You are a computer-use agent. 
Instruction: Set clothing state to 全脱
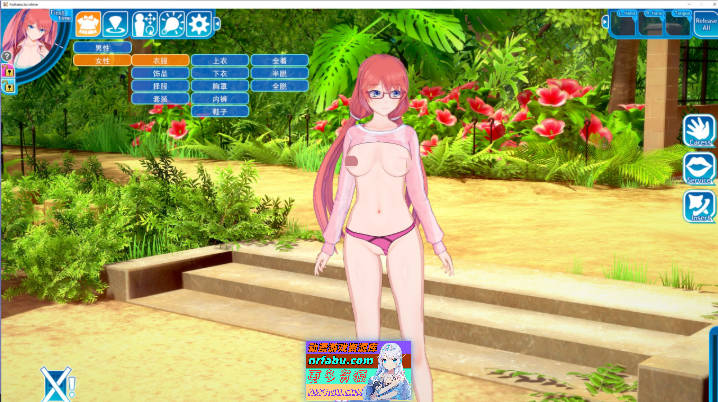[x=278, y=86]
